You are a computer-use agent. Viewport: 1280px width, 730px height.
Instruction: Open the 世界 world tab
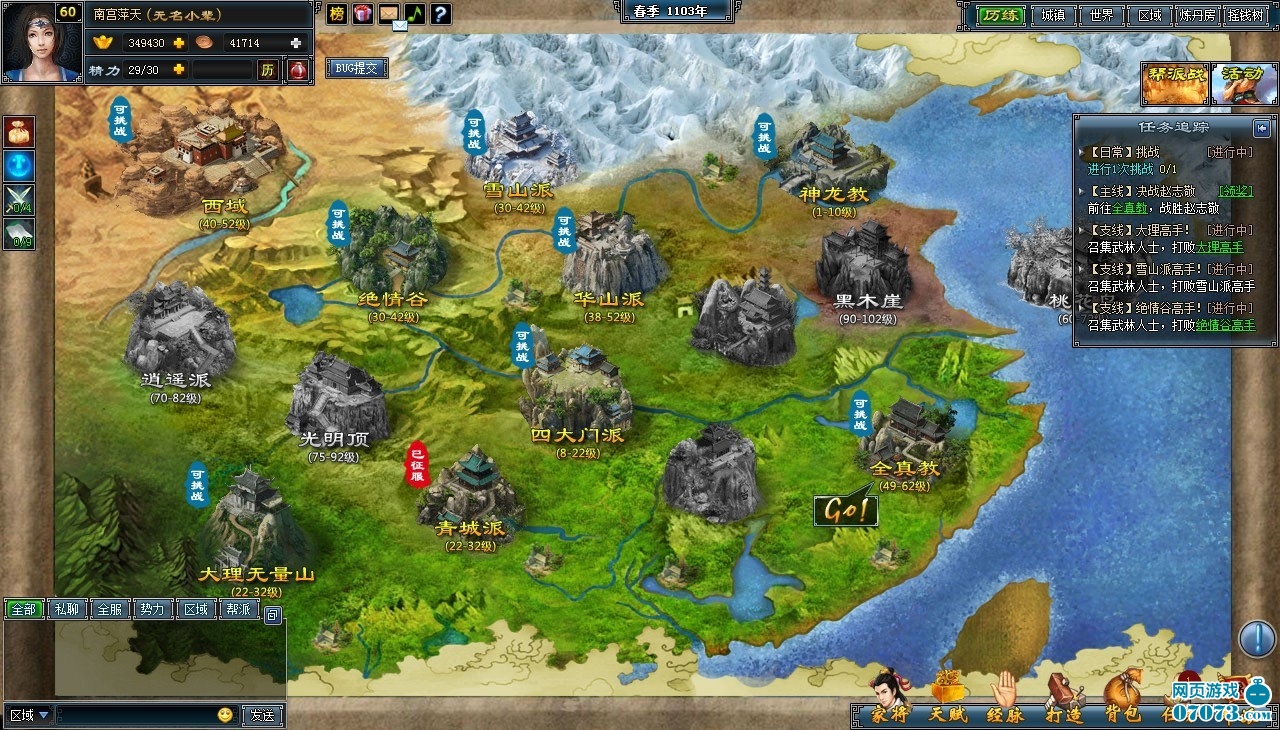[x=1101, y=15]
